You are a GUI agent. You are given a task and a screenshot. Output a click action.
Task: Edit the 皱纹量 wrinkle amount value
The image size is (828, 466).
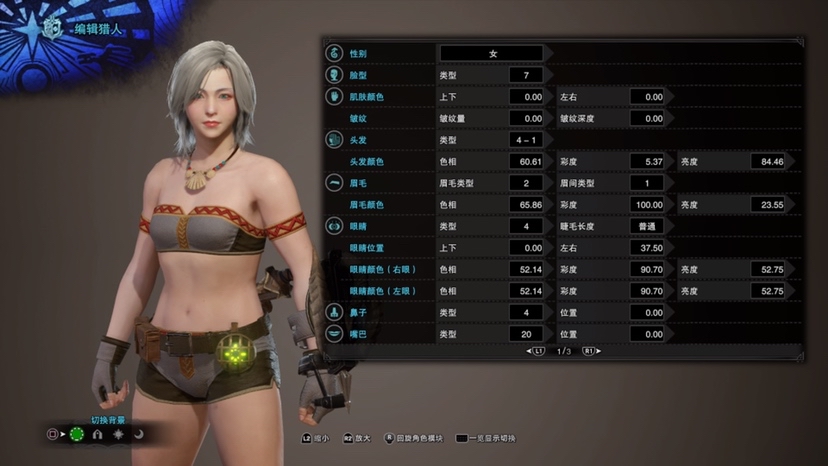point(526,118)
